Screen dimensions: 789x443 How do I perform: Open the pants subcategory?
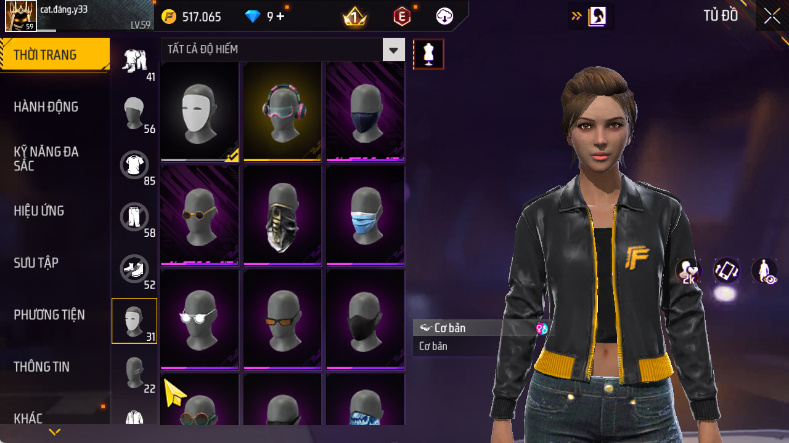point(133,217)
